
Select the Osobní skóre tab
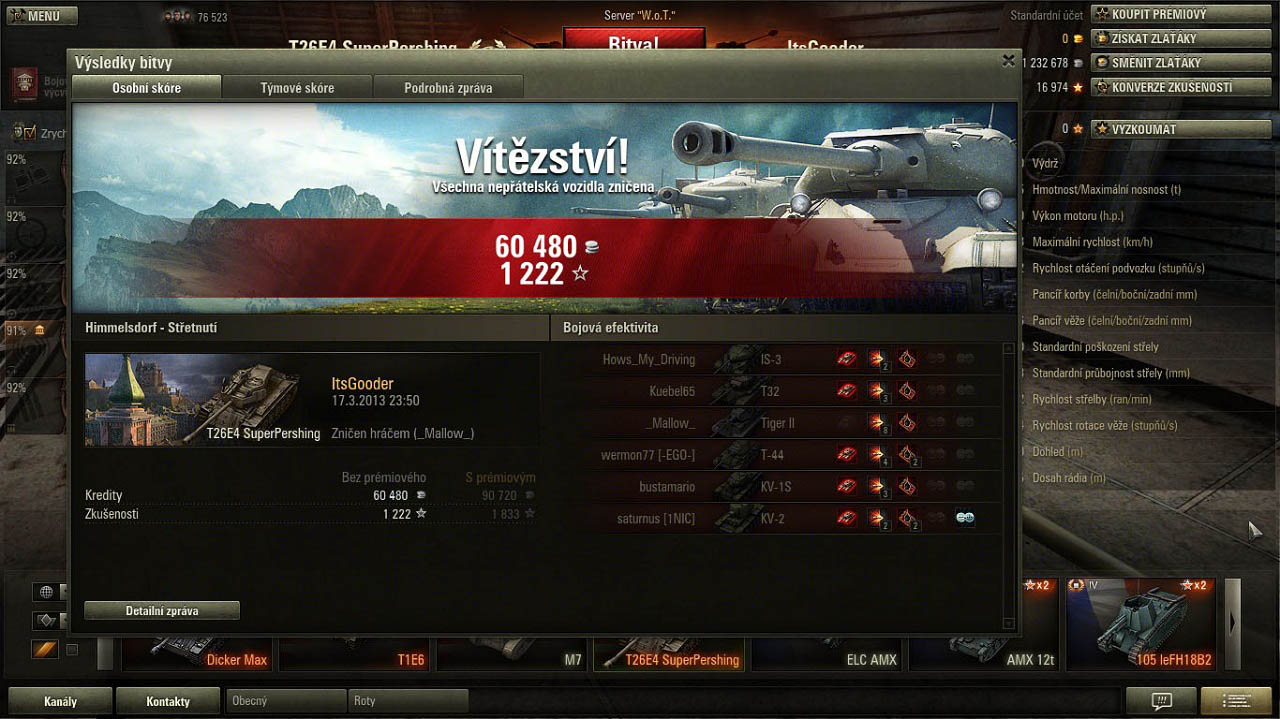coord(147,88)
